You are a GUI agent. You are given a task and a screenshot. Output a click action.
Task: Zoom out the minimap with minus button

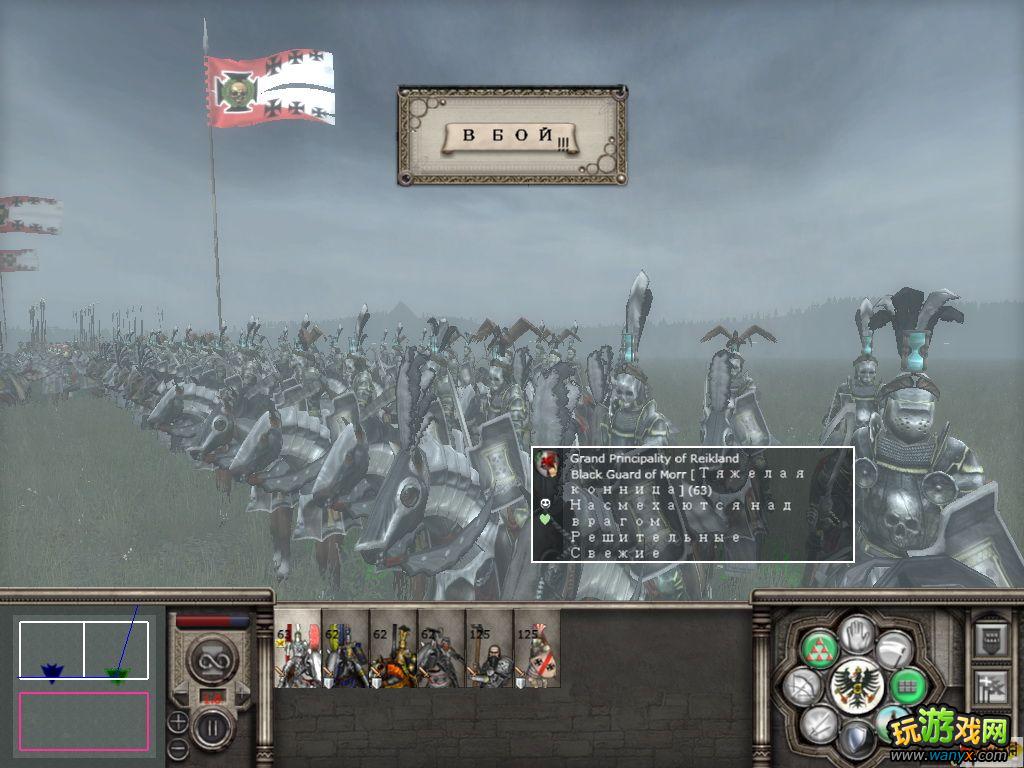pos(178,746)
